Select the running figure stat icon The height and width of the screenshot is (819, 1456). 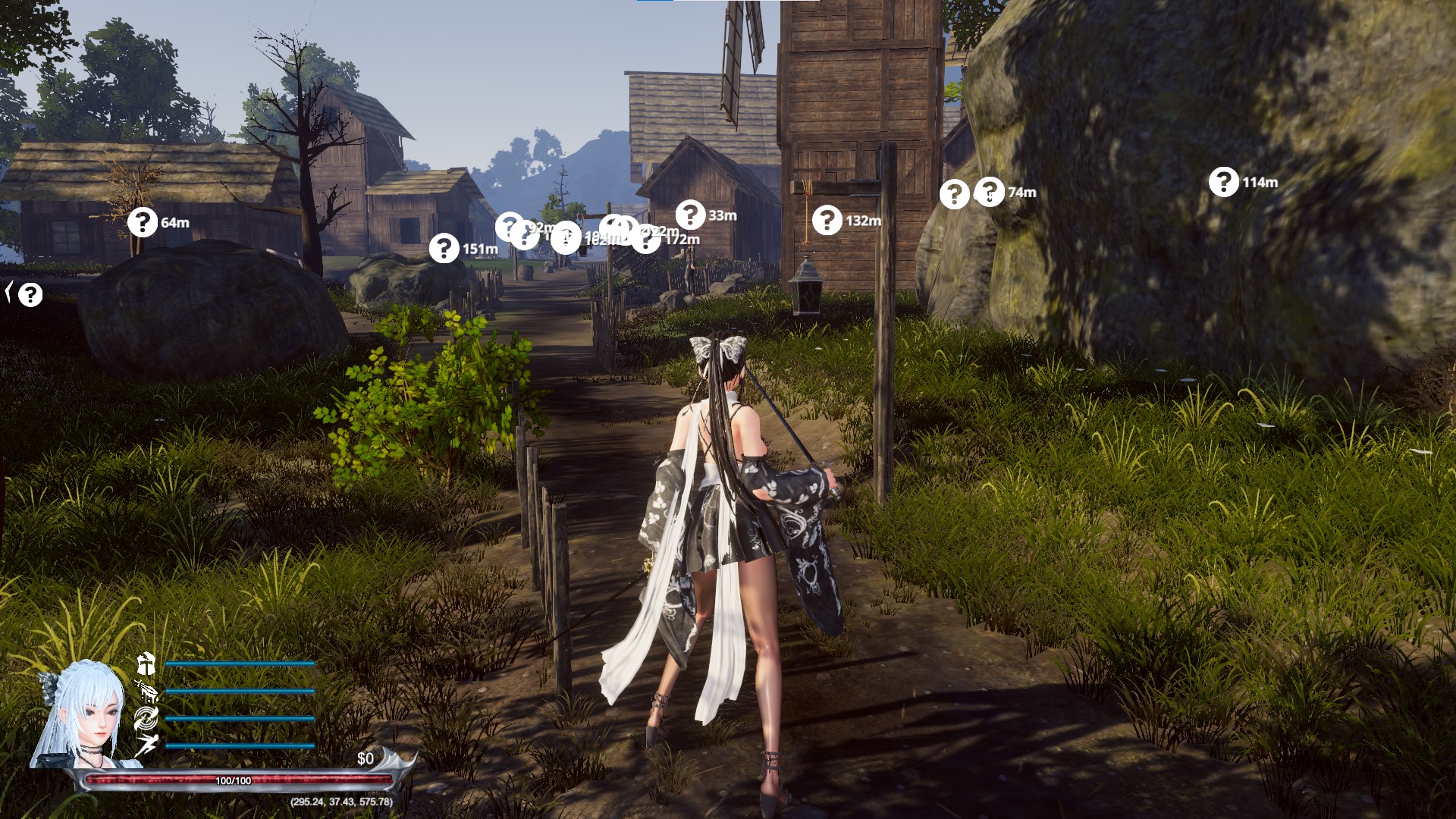pyautogui.click(x=146, y=745)
